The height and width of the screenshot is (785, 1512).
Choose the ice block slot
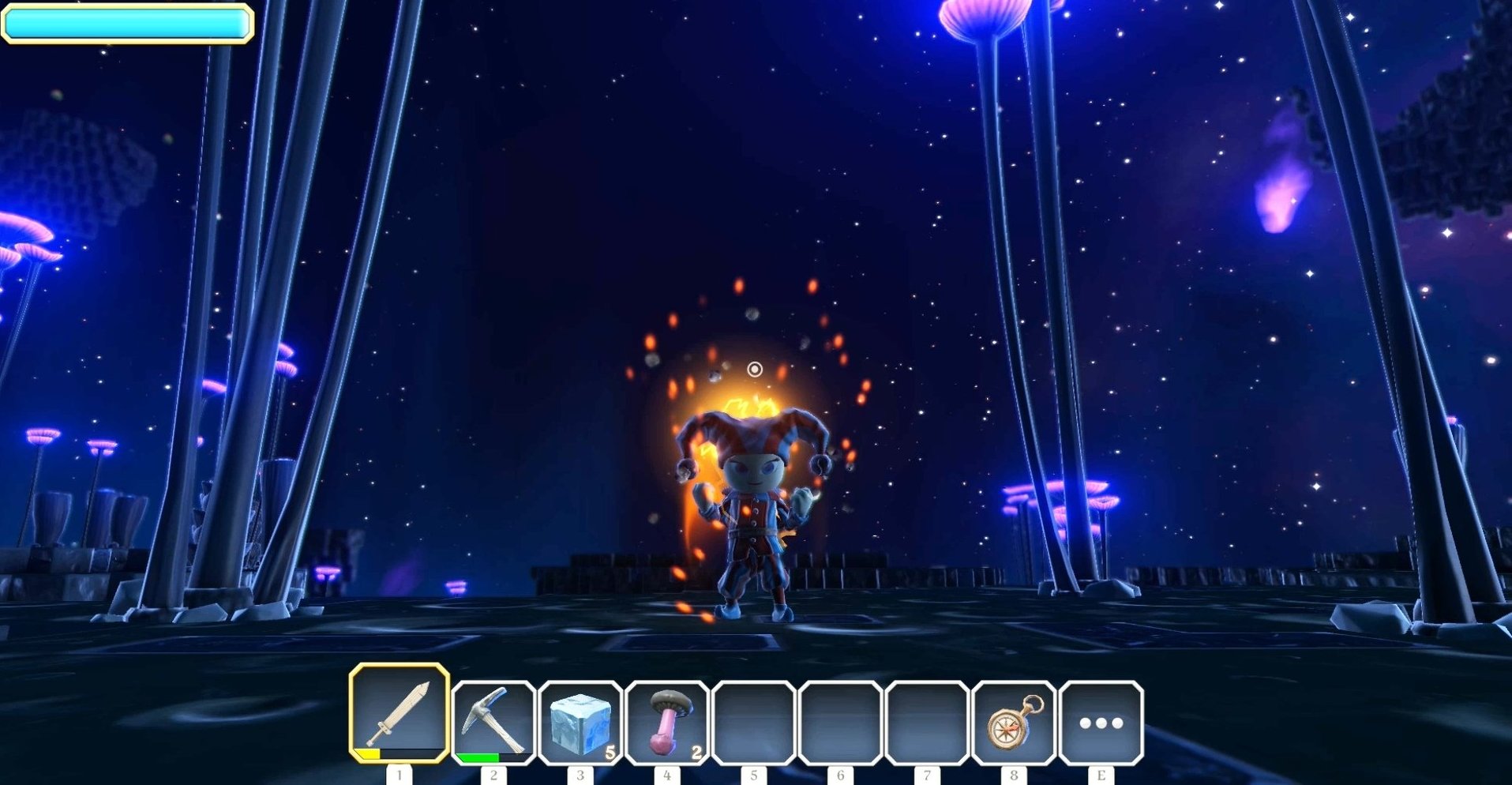(x=580, y=722)
